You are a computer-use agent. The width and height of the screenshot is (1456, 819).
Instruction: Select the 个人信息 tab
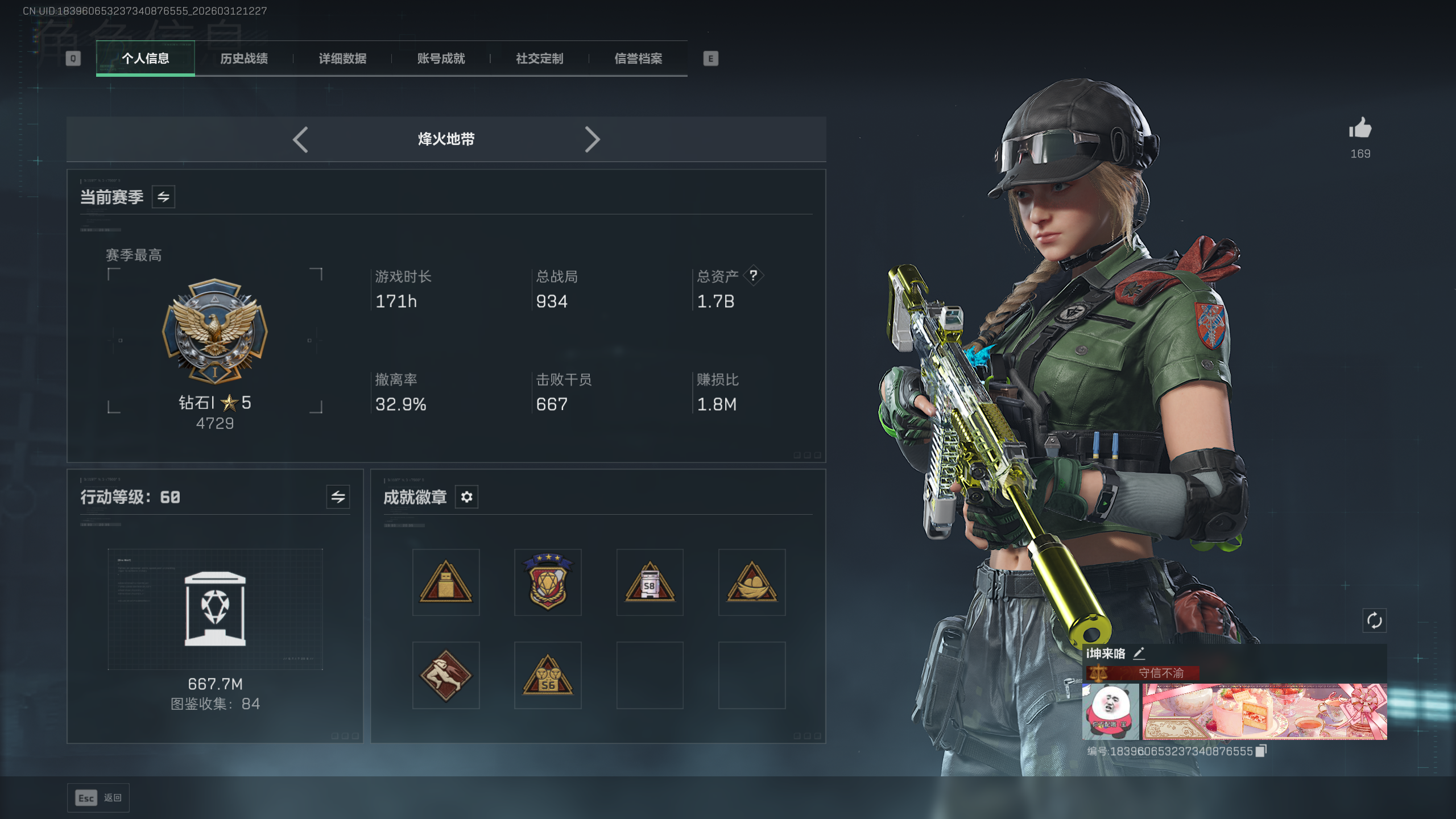pos(146,59)
